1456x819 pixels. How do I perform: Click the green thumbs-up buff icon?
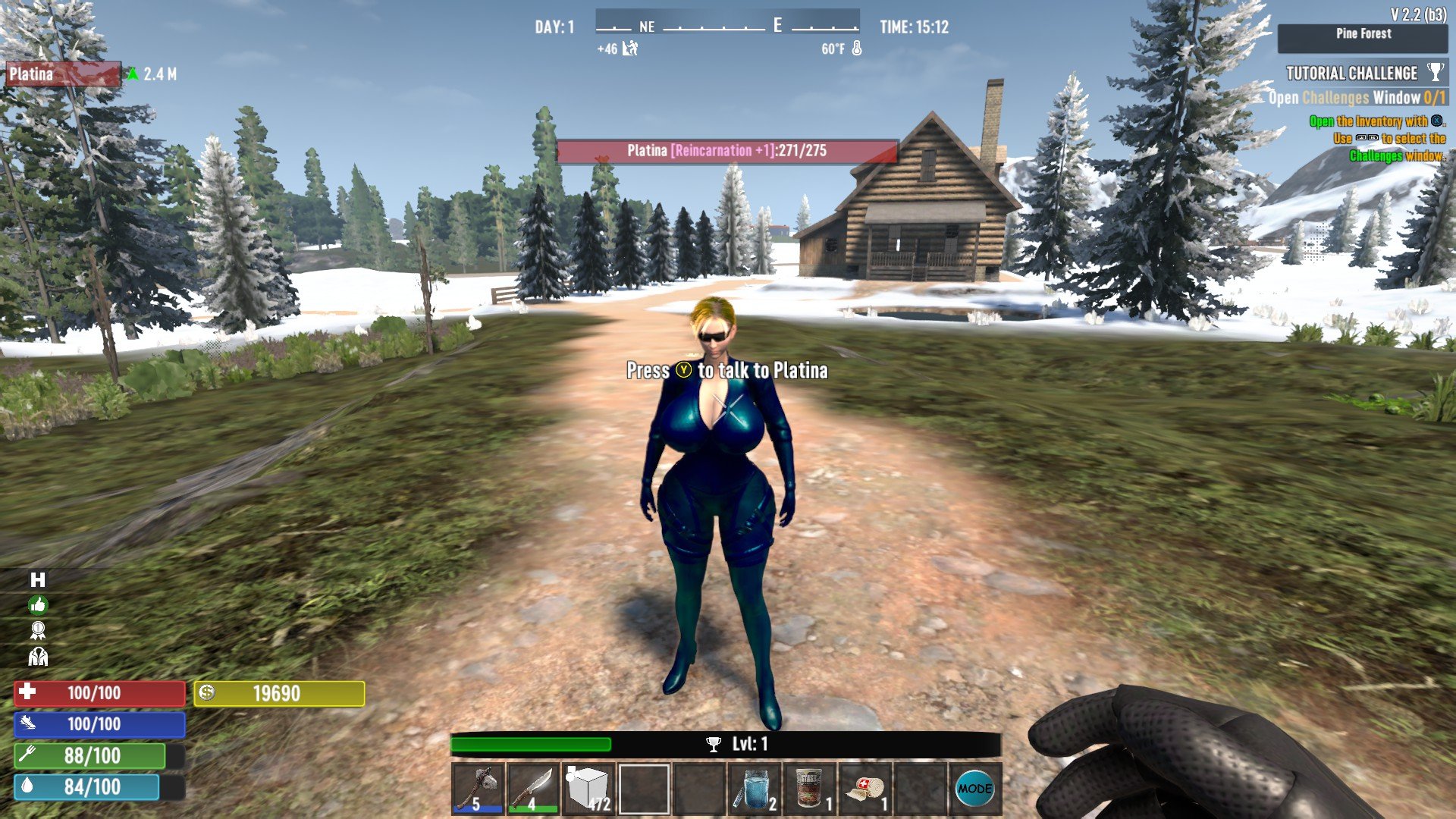pyautogui.click(x=38, y=605)
